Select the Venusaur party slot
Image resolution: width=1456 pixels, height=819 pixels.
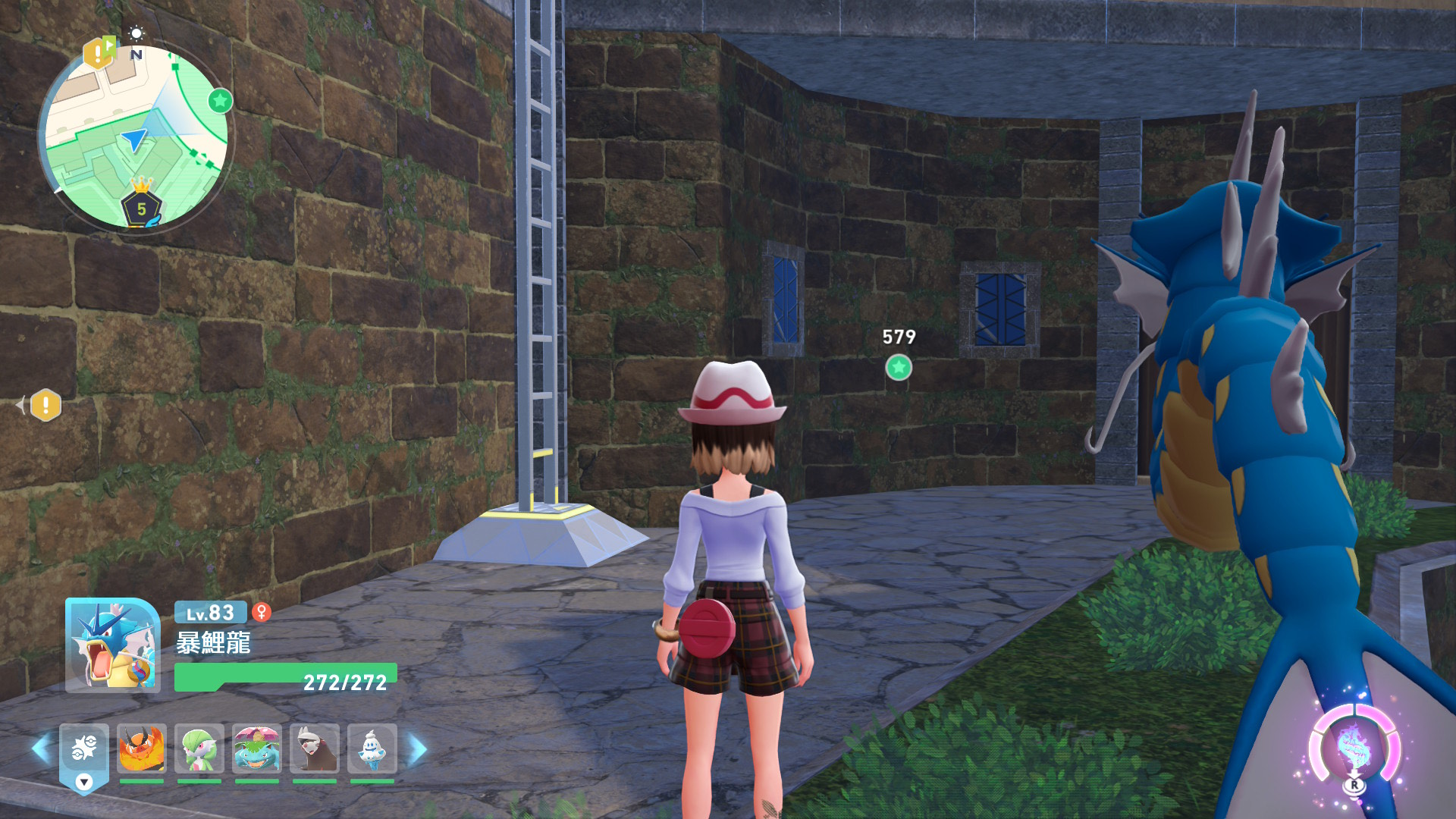point(257,749)
